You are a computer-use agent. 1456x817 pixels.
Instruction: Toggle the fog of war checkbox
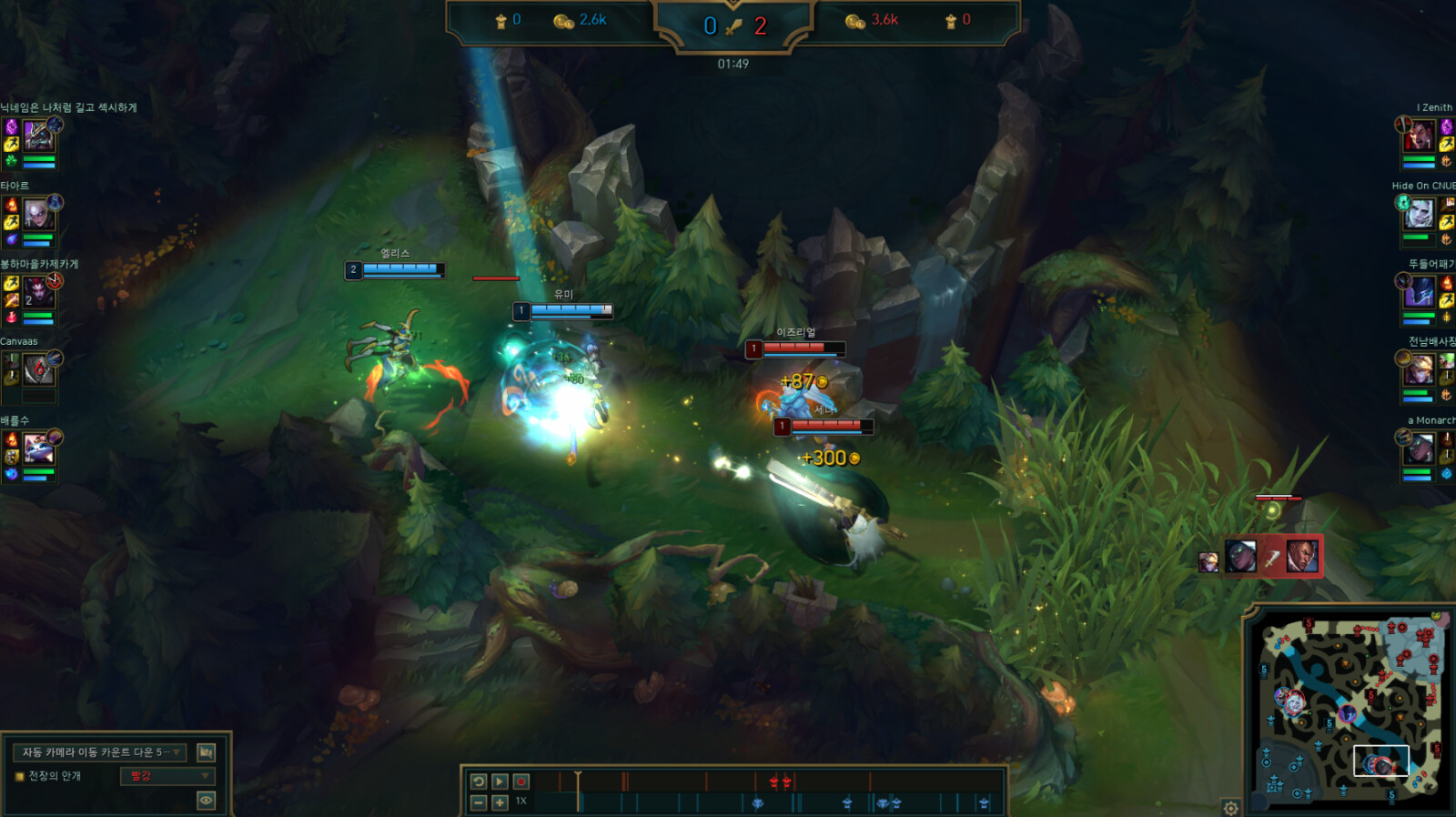click(x=19, y=777)
